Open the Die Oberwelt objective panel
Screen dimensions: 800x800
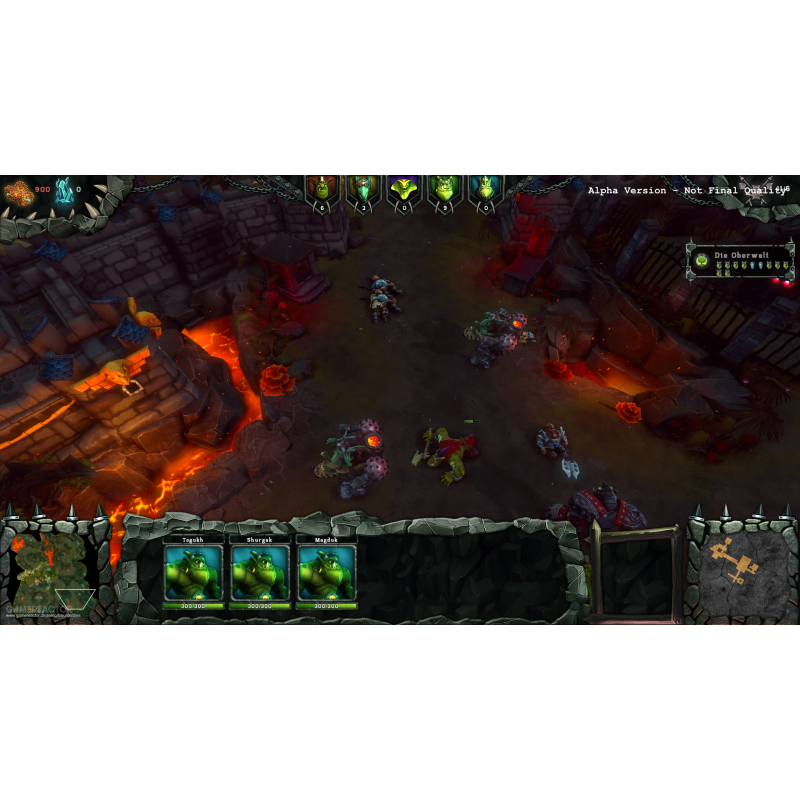pos(741,262)
